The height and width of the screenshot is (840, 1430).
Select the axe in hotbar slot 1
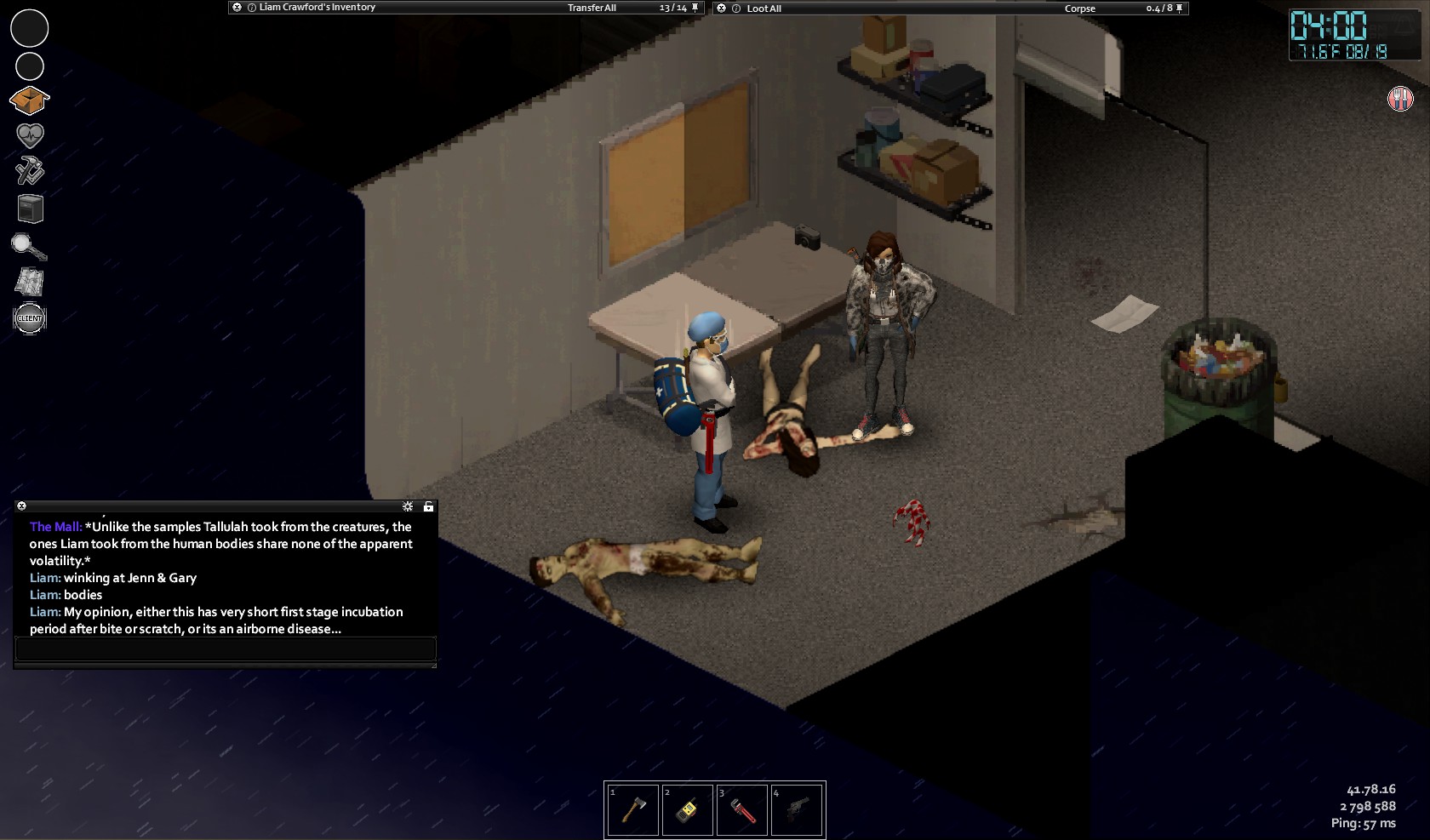632,809
